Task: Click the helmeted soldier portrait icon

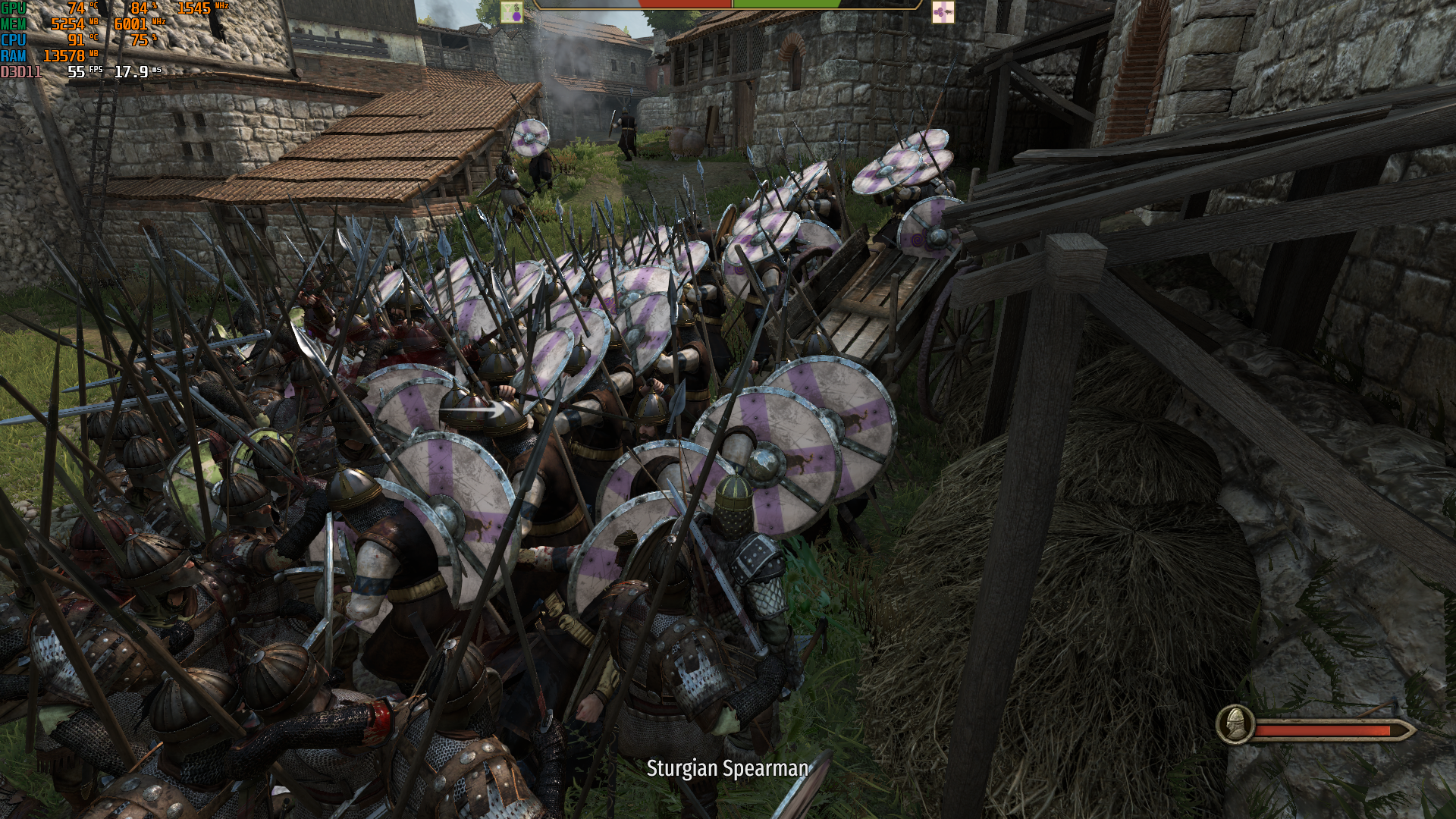Action: [x=1235, y=724]
